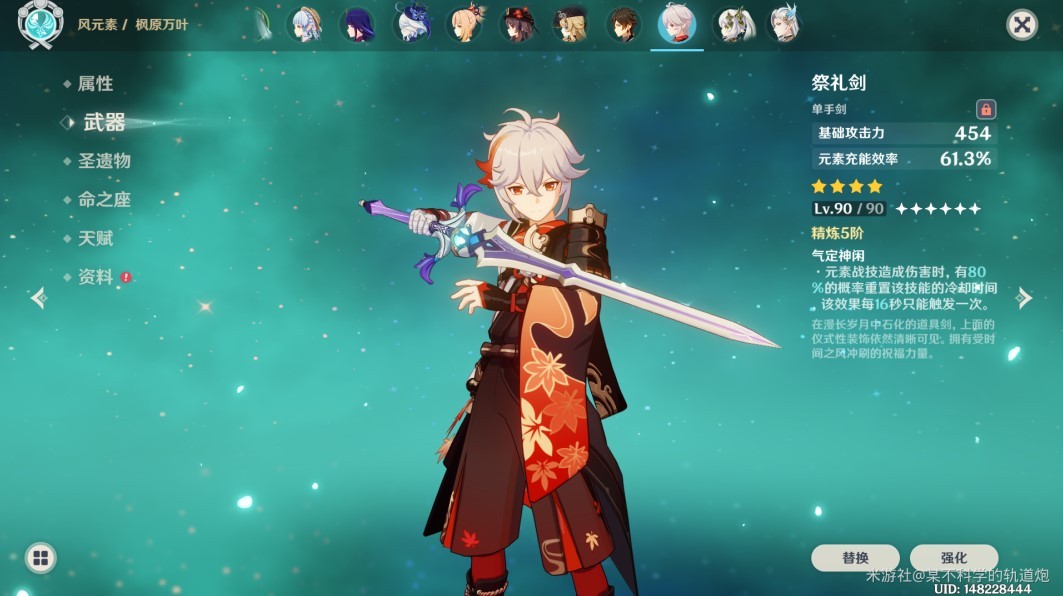Open the 资料 profile entry
Image resolution: width=1063 pixels, height=596 pixels.
(95, 277)
